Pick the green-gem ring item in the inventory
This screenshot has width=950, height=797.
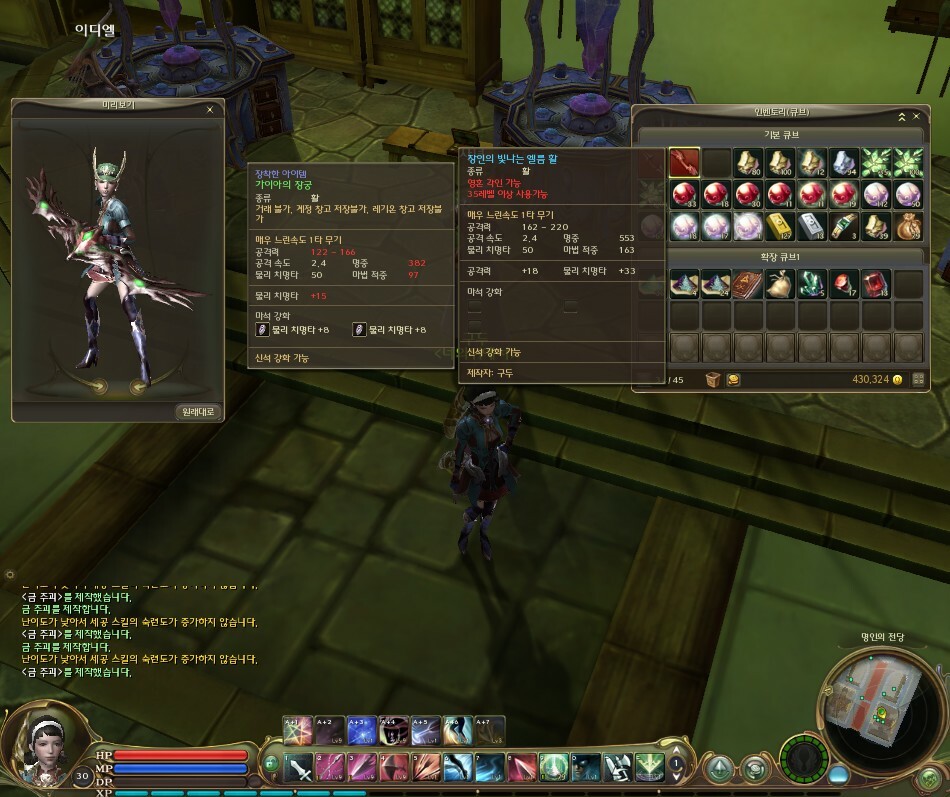coord(844,227)
